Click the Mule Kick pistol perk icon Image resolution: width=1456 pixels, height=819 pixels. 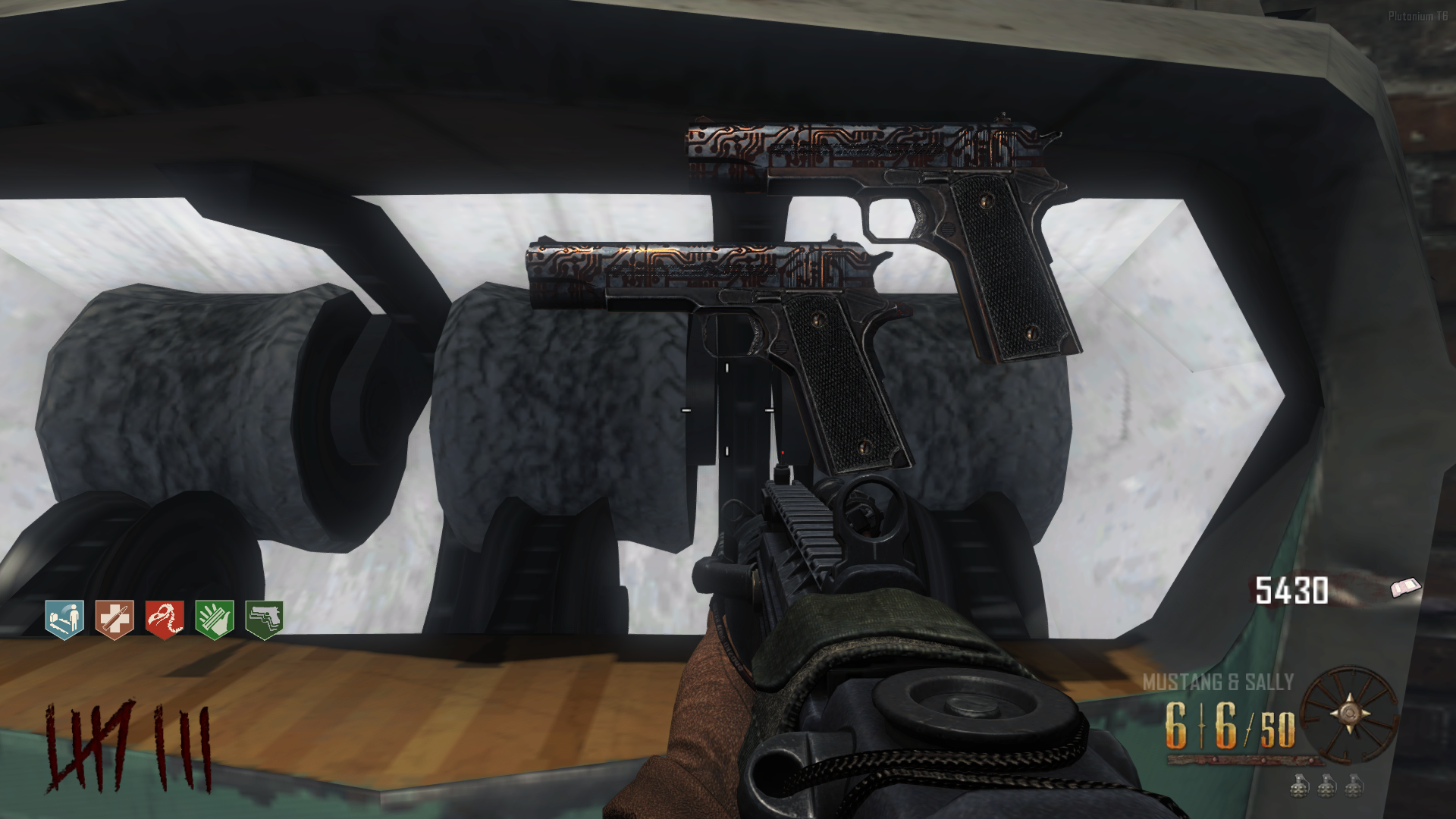point(264,620)
